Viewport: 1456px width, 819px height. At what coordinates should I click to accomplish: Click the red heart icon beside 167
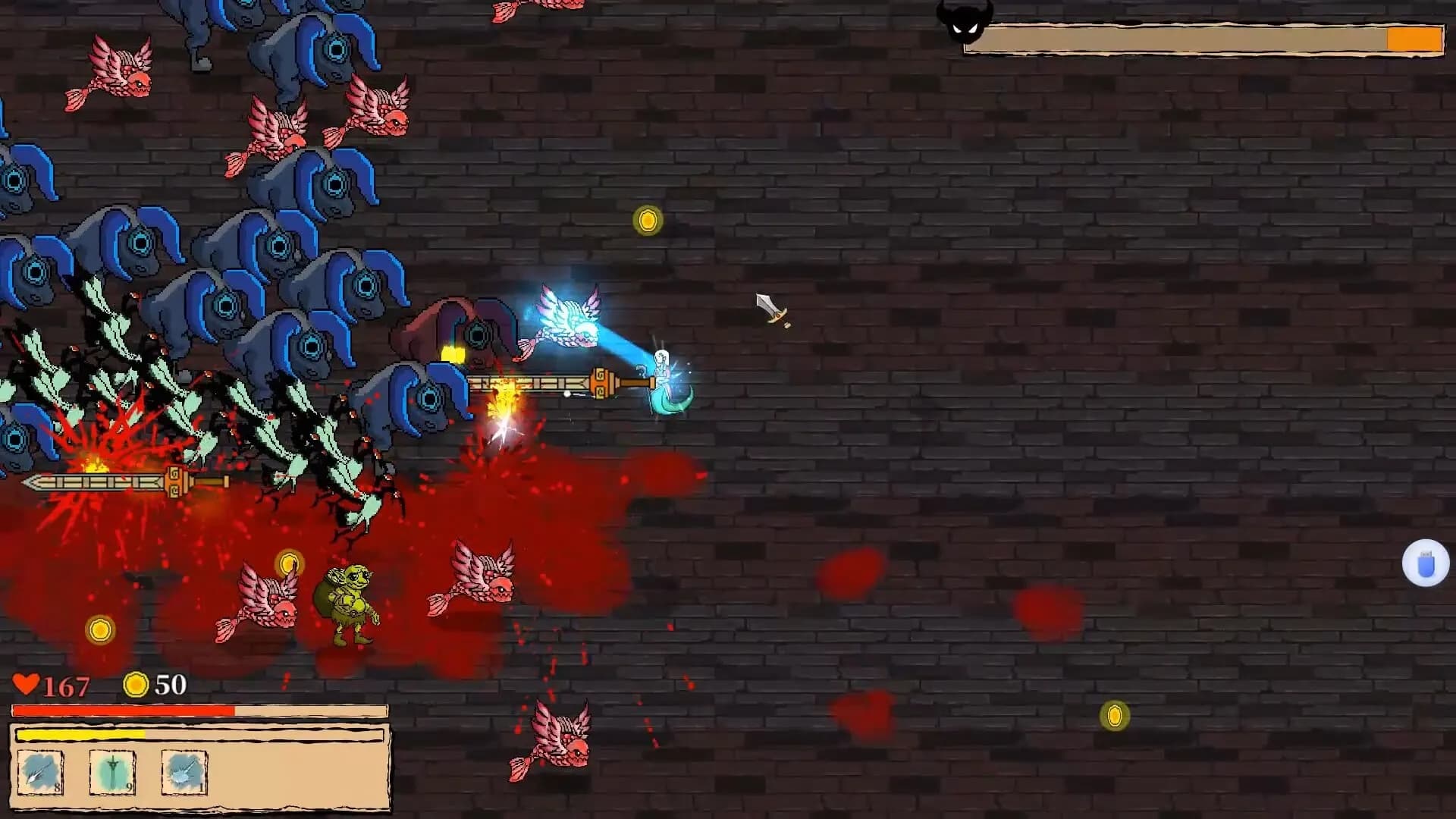[x=25, y=684]
